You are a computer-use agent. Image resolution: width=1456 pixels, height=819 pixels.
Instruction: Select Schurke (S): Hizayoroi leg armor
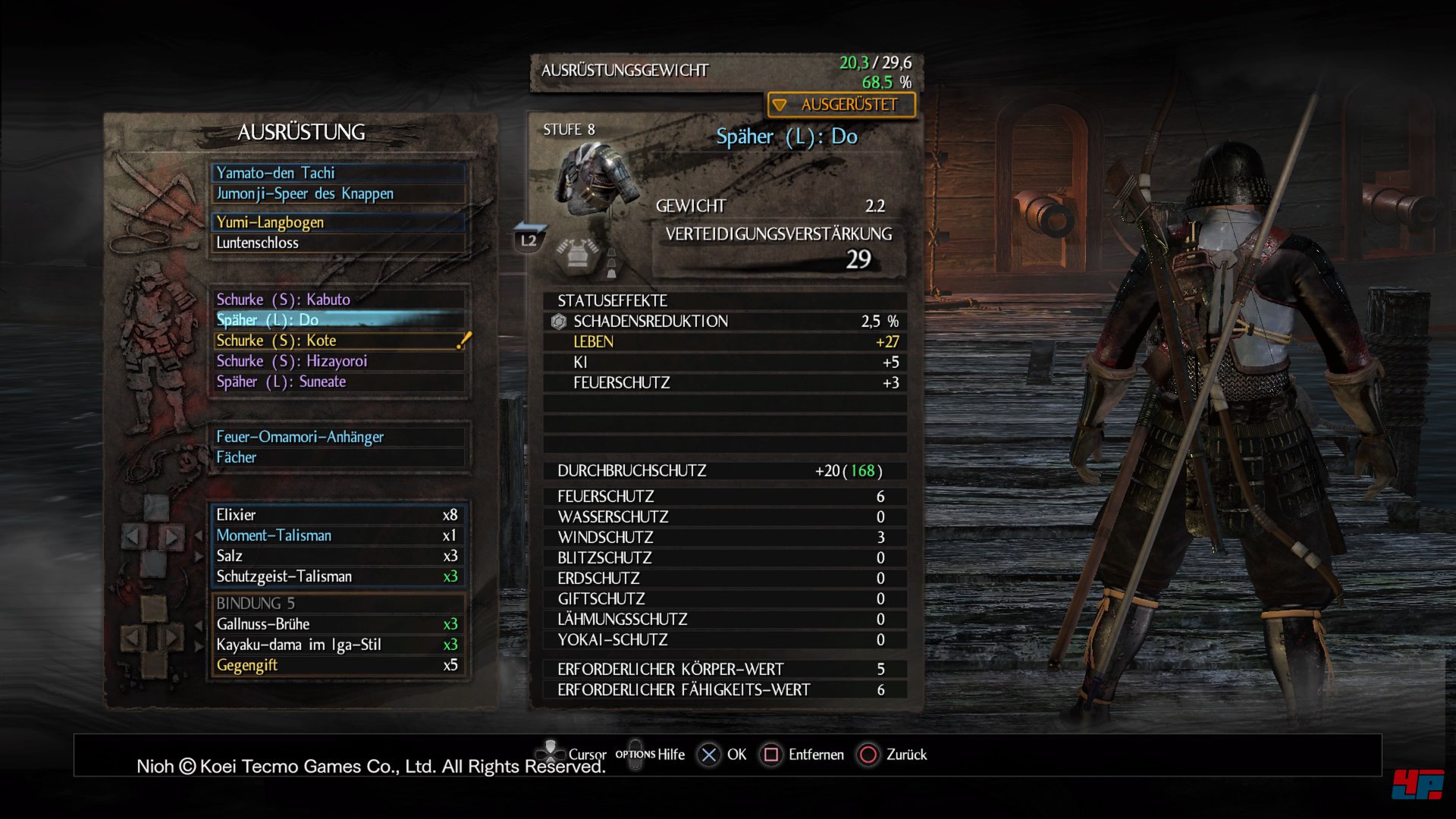pos(338,361)
